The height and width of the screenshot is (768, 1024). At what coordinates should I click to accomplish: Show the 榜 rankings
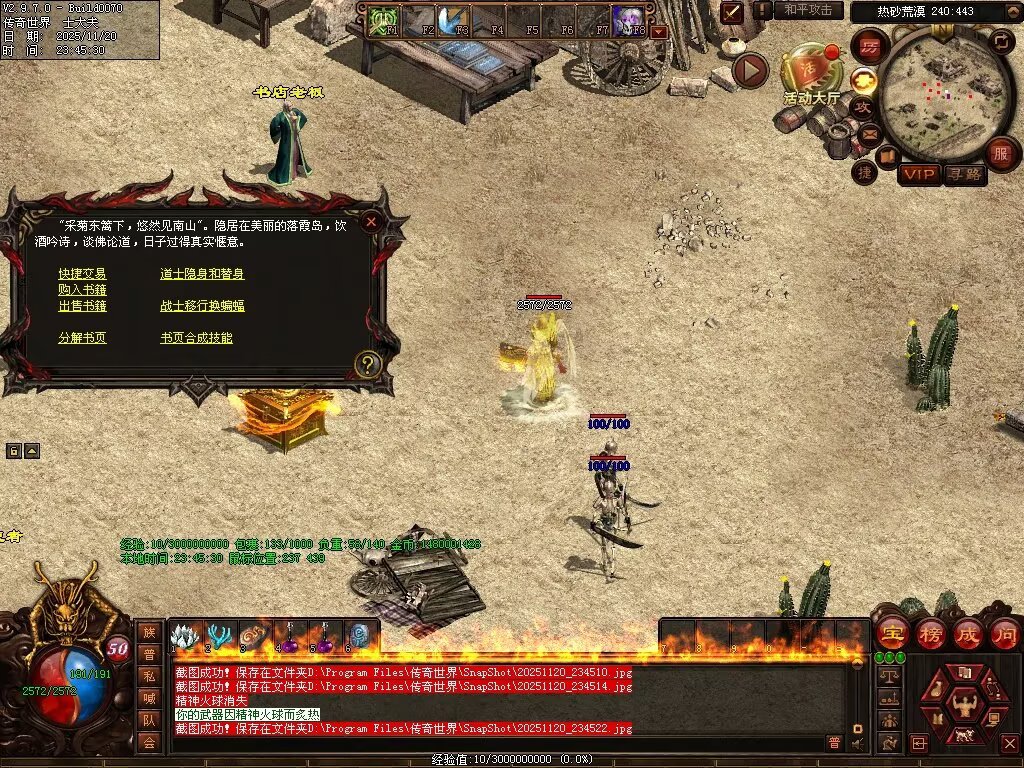[x=930, y=633]
